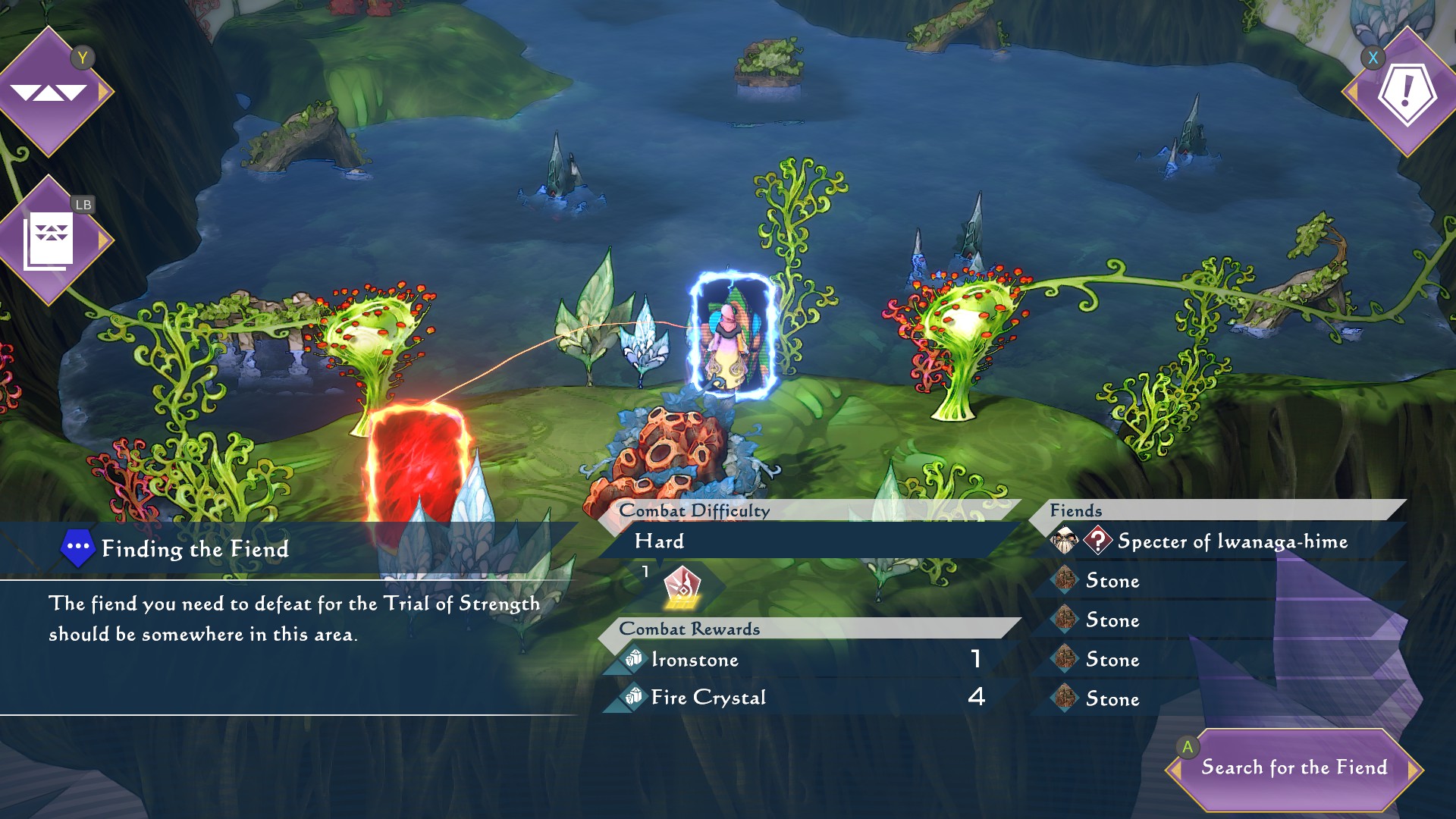Click the Search for the Fiend button
1456x819 pixels.
pos(1294,768)
